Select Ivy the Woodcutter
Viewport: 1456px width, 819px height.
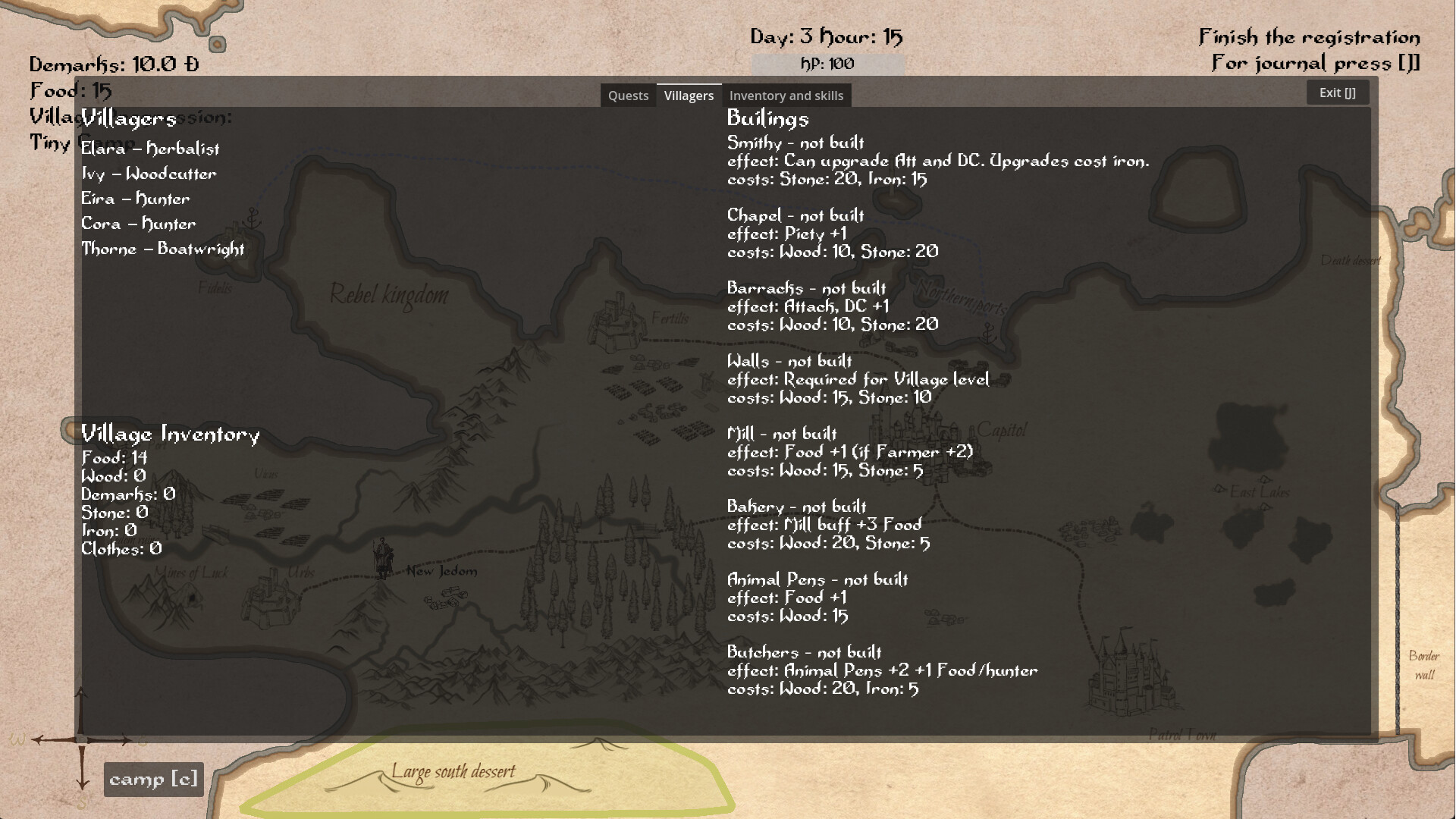coord(149,174)
